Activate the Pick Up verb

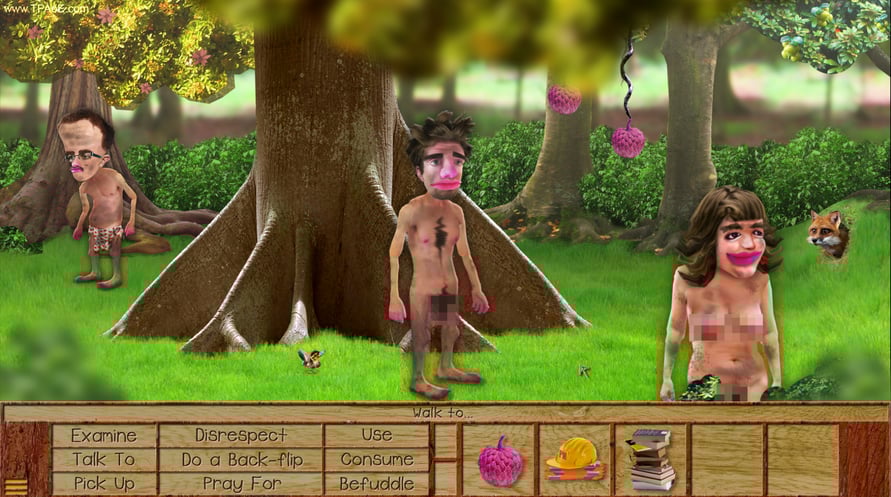104,483
